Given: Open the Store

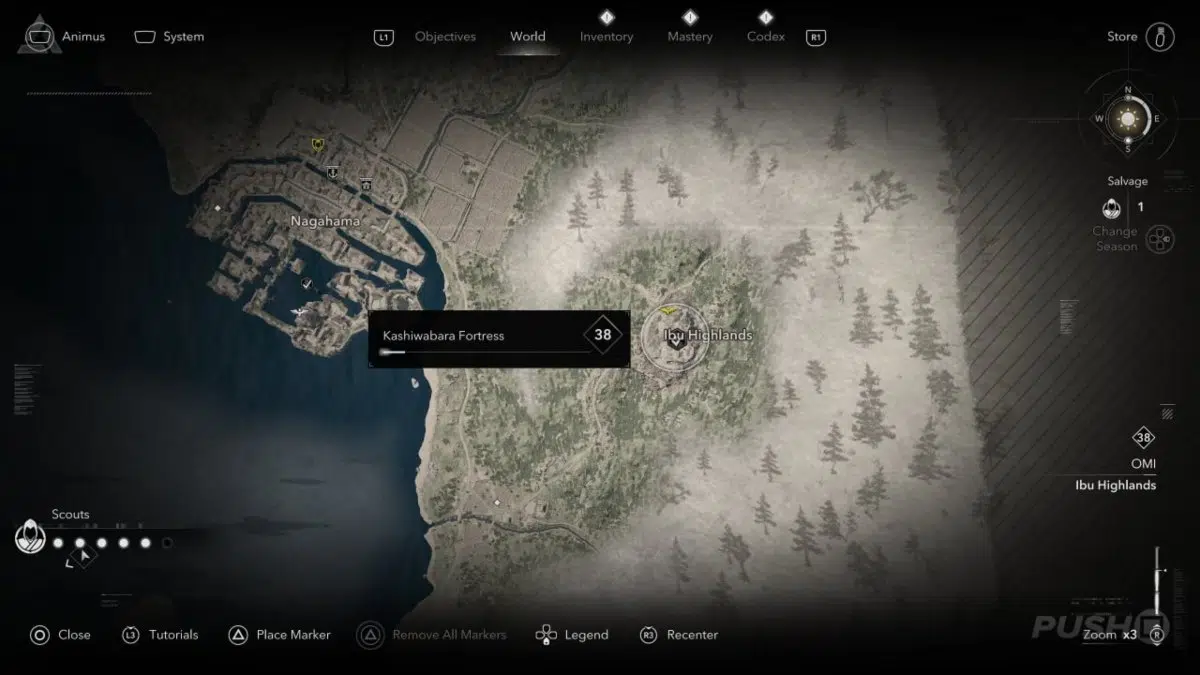Looking at the screenshot, I should [1122, 37].
